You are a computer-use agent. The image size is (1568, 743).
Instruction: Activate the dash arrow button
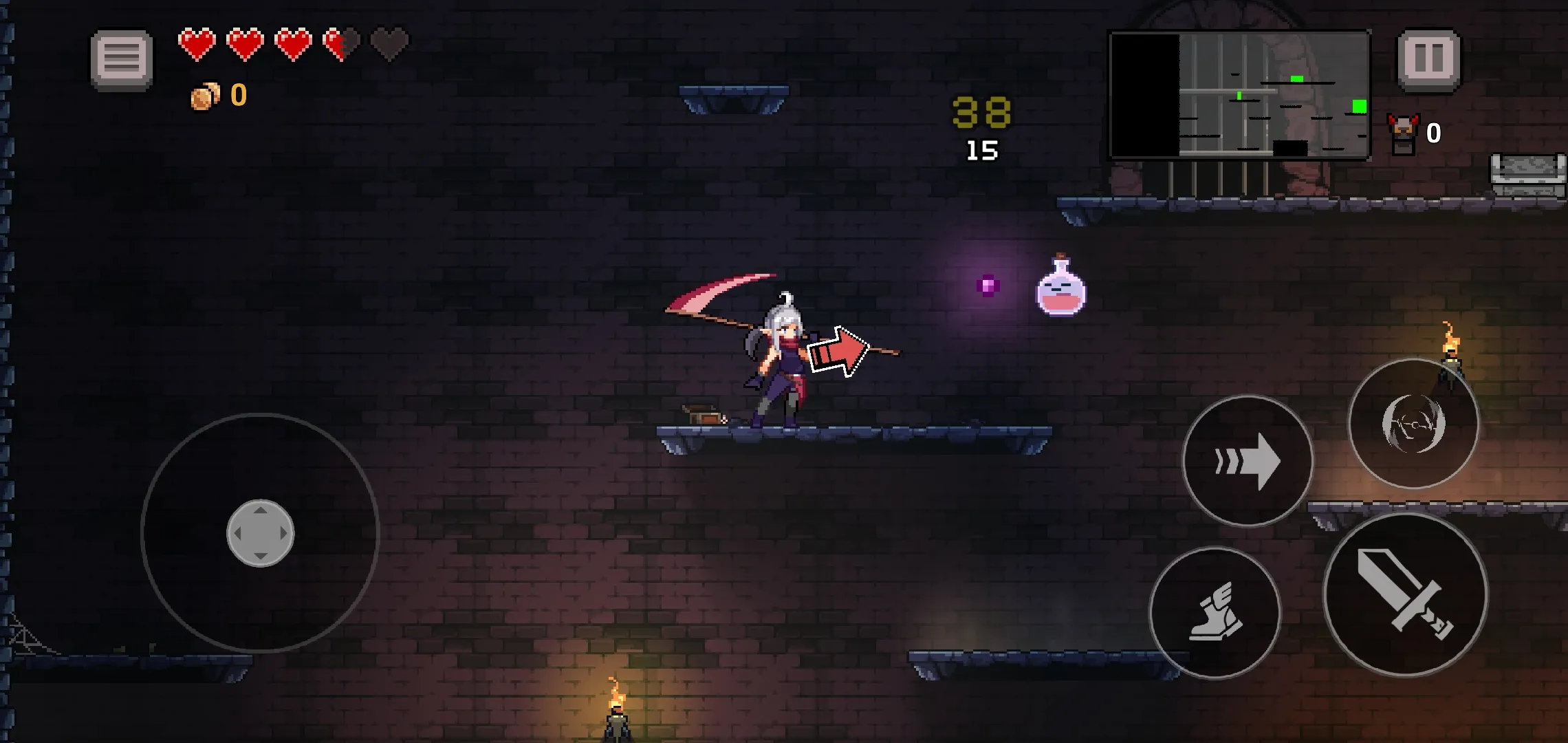pyautogui.click(x=1248, y=461)
